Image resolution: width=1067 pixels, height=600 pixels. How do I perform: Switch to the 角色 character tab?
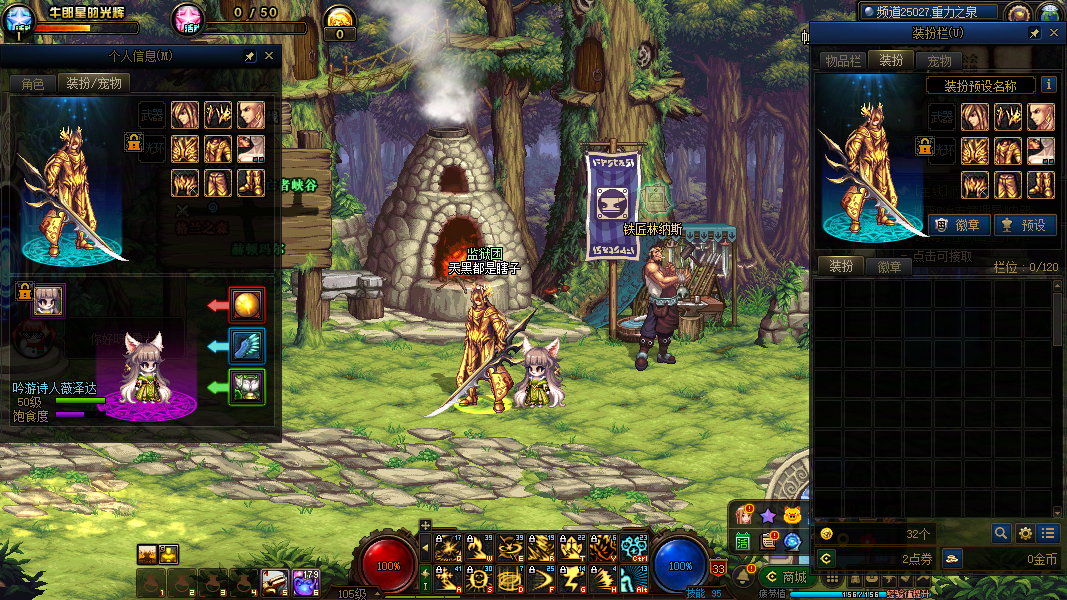33,84
